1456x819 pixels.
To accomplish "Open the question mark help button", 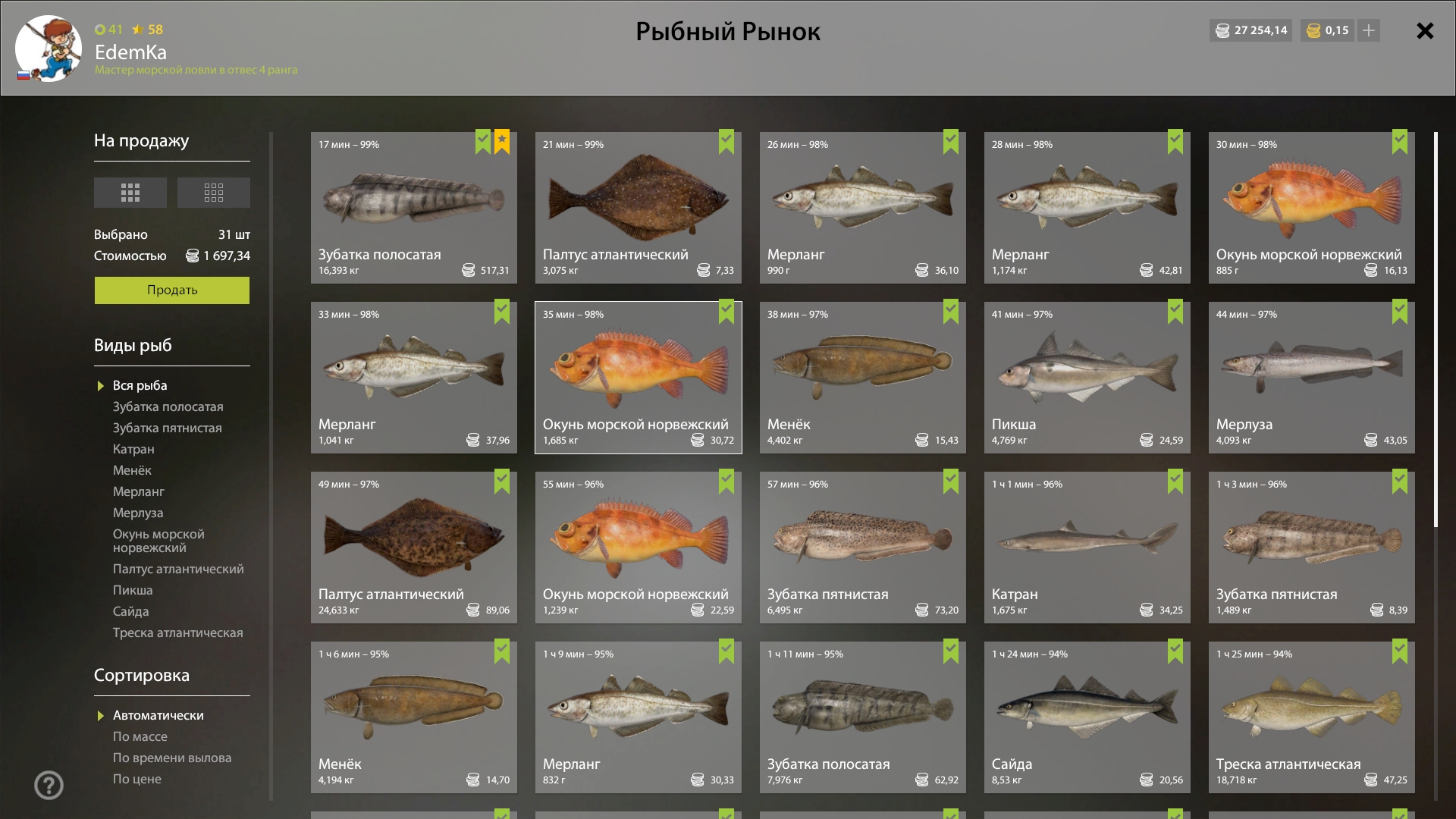I will [x=49, y=785].
